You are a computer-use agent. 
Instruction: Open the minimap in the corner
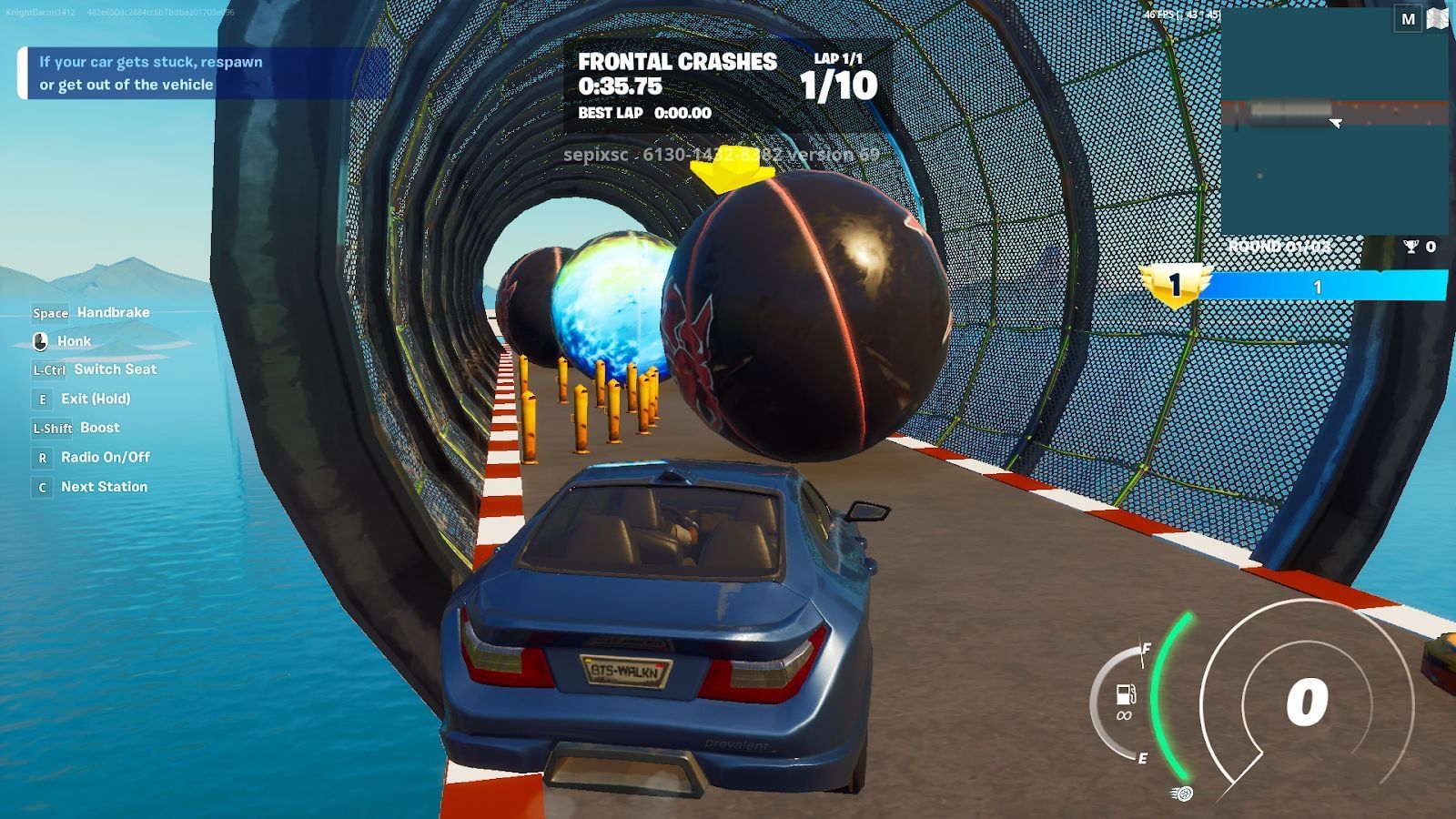[1334, 123]
